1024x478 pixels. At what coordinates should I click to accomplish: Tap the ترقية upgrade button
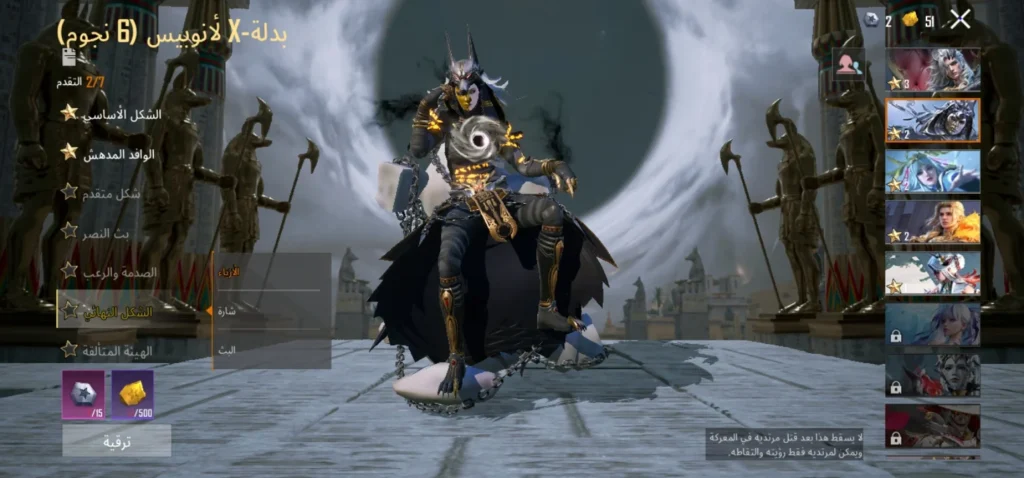coord(117,440)
